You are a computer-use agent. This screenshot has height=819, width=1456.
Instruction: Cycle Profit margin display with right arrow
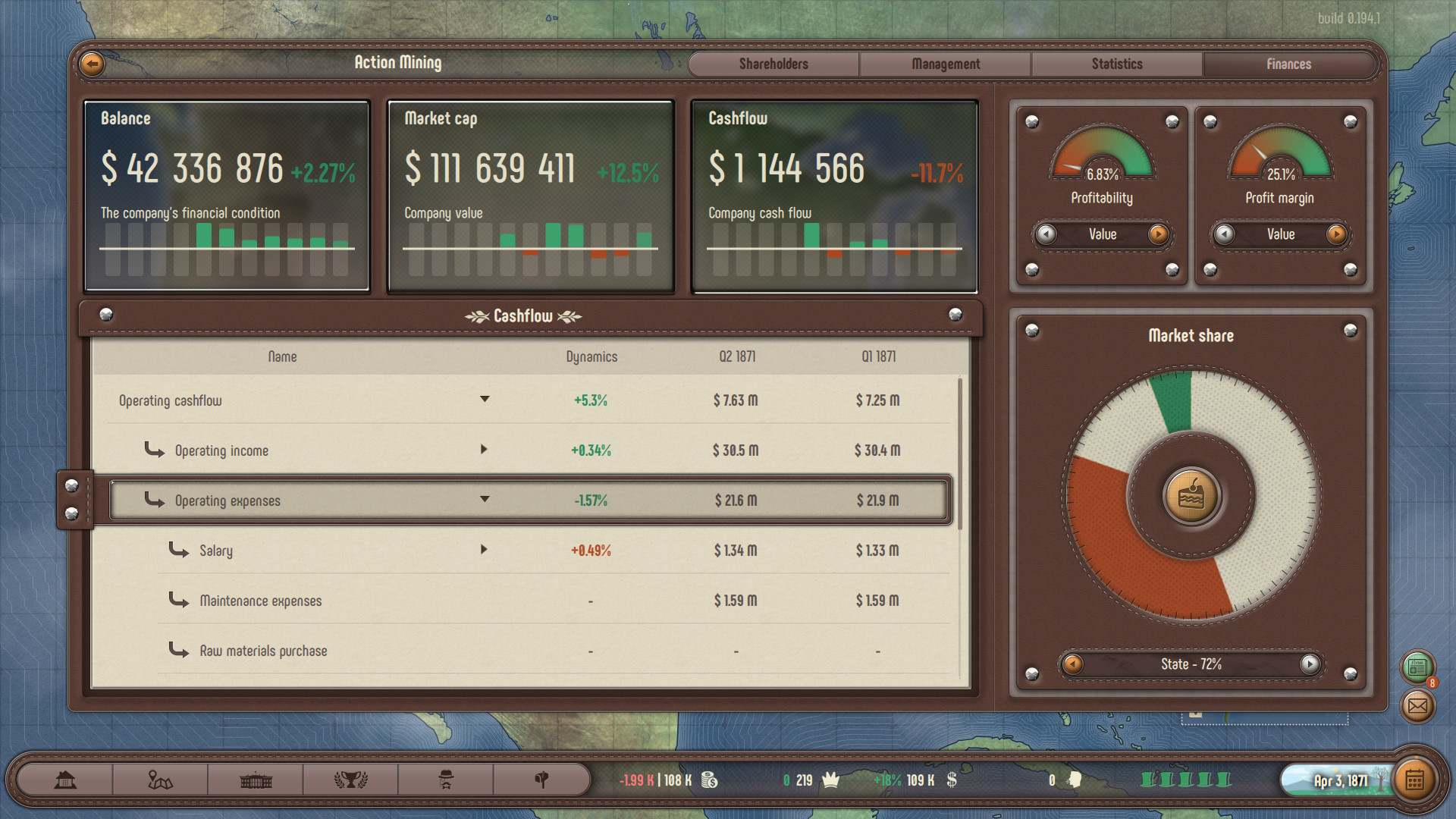(1338, 234)
